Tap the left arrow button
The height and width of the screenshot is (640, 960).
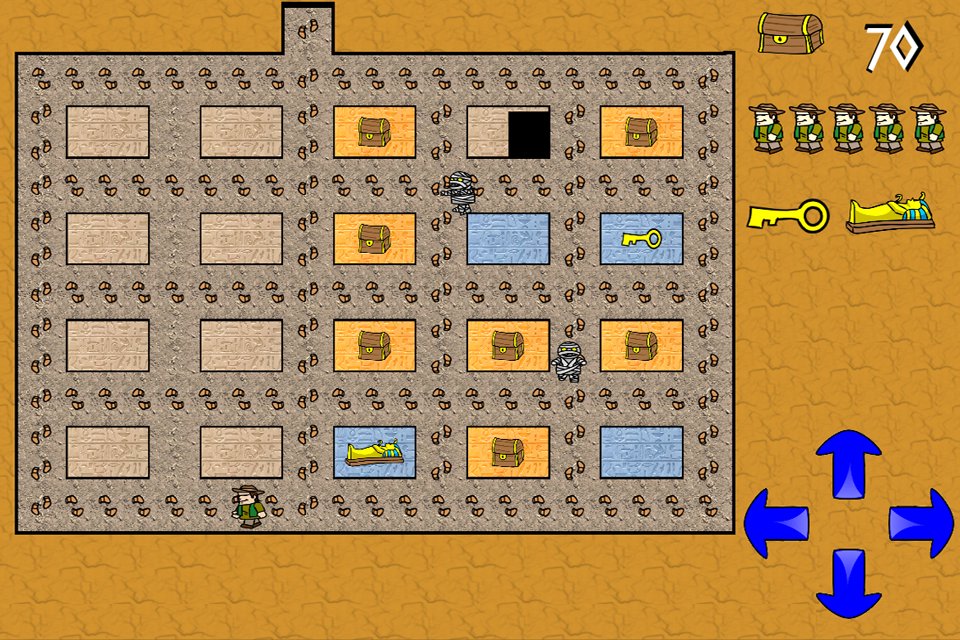(x=778, y=522)
